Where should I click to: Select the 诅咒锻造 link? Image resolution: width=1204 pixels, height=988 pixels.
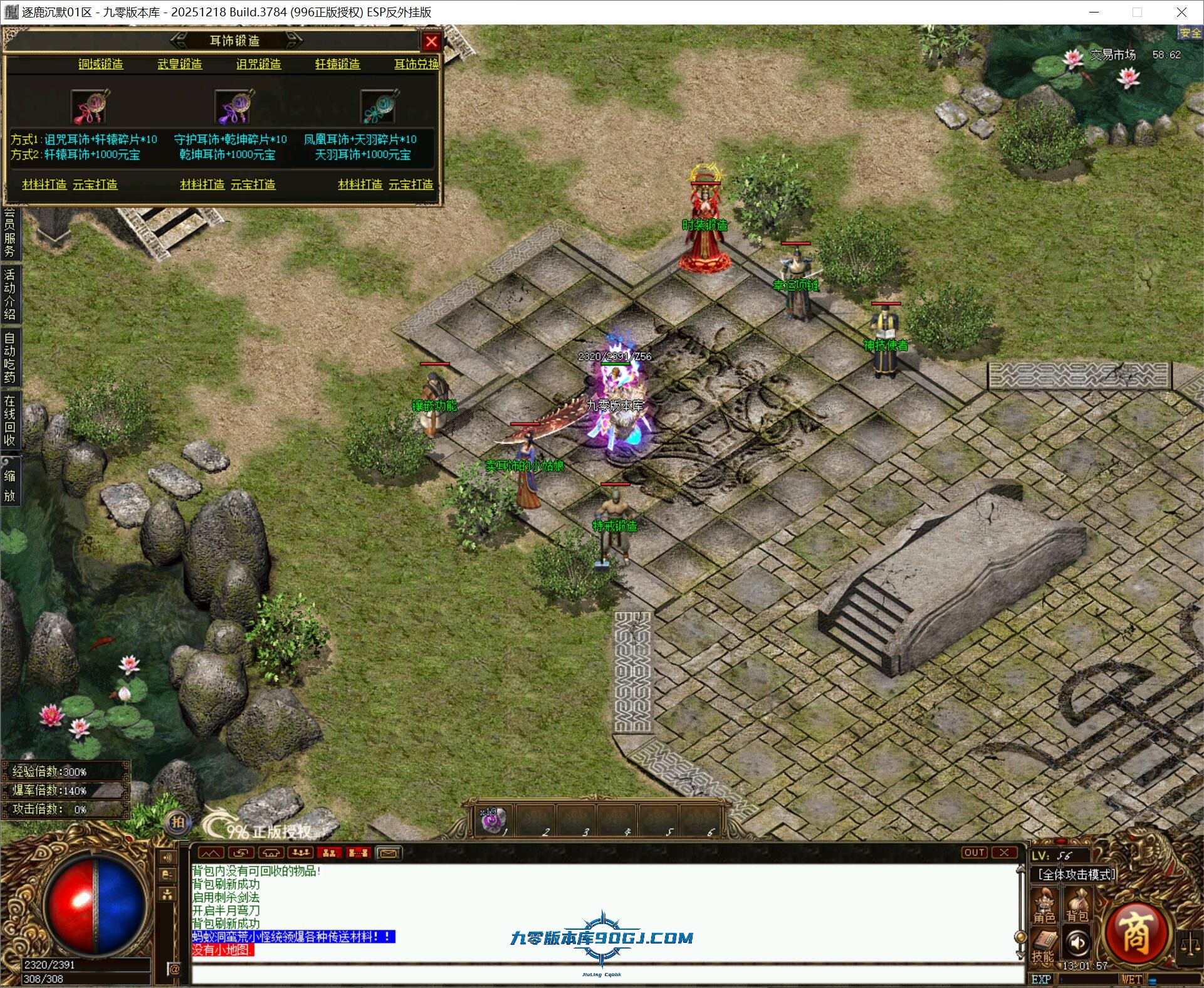258,64
